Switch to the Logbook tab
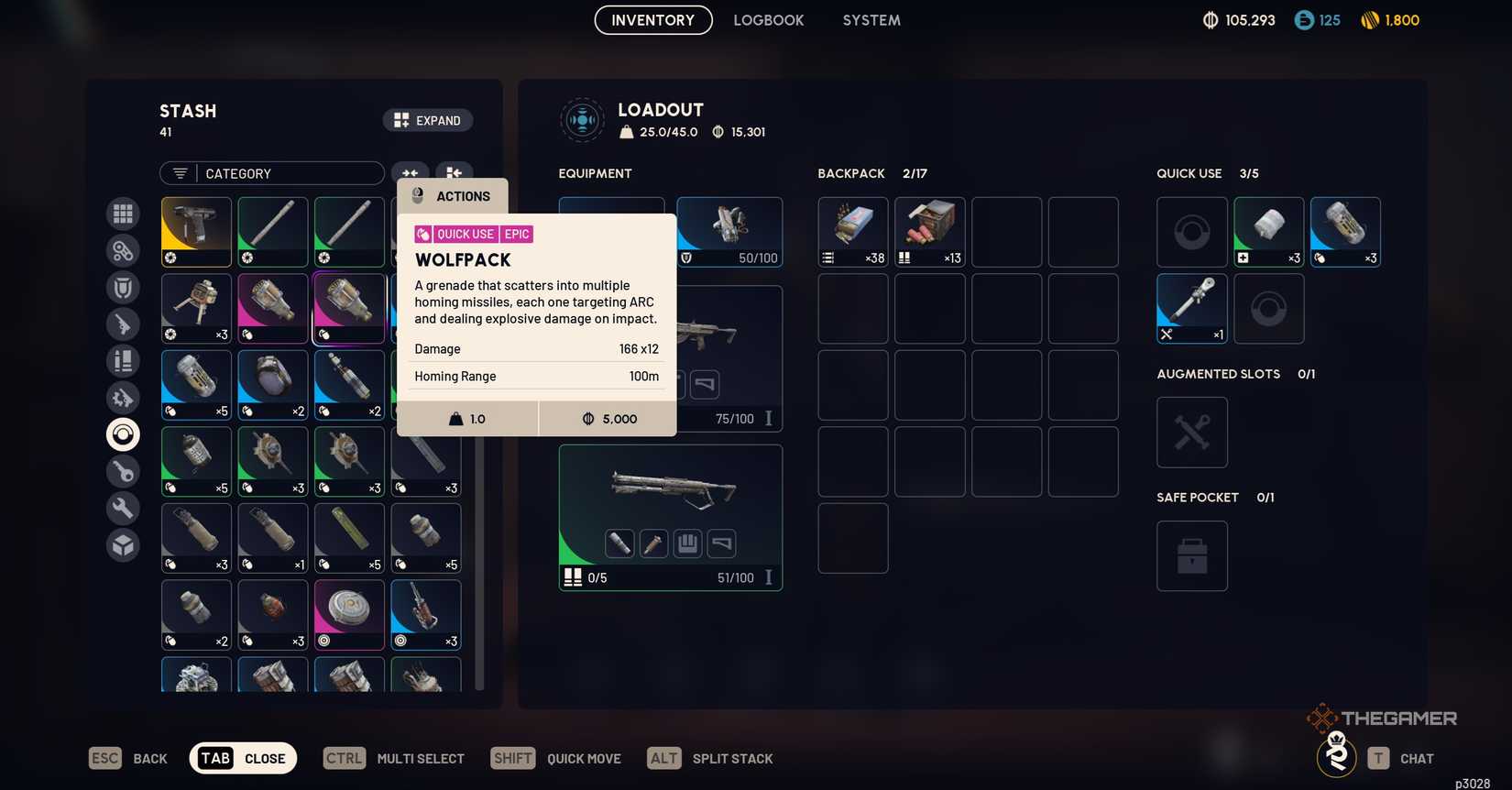Image resolution: width=1512 pixels, height=790 pixels. [768, 19]
